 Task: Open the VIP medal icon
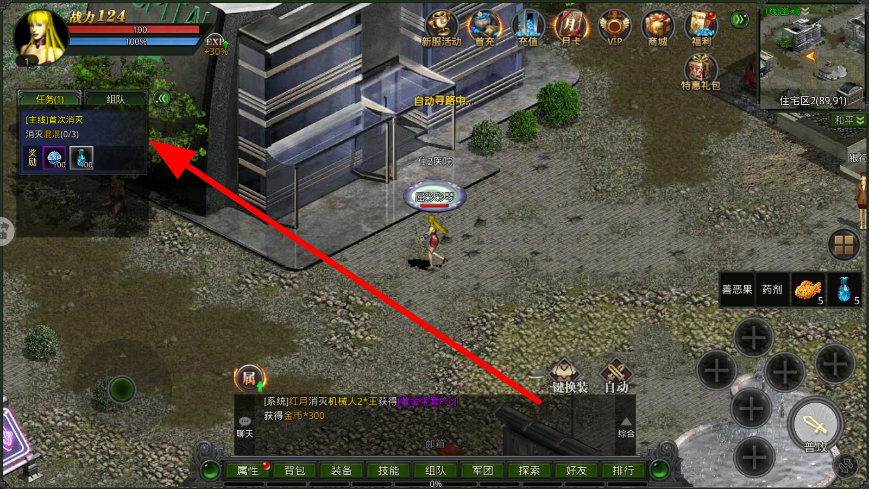click(x=614, y=26)
